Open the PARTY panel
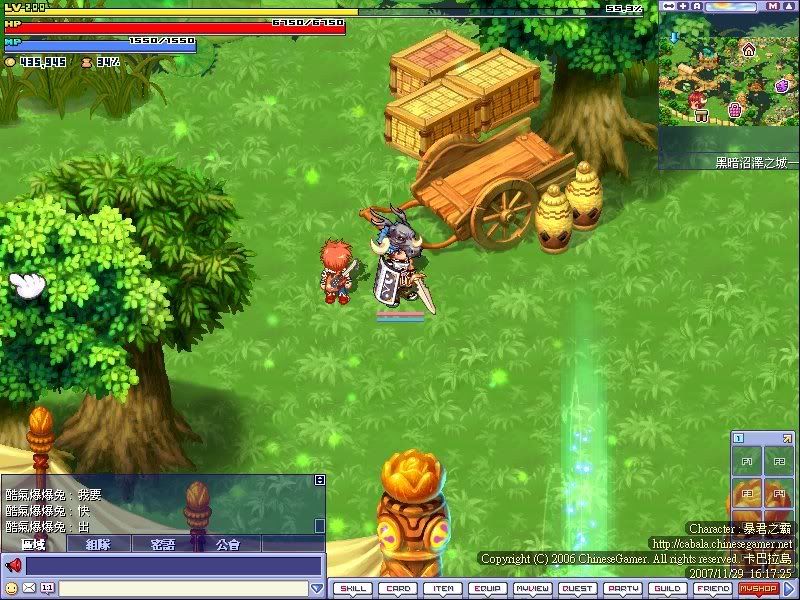This screenshot has width=800, height=600. 623,589
